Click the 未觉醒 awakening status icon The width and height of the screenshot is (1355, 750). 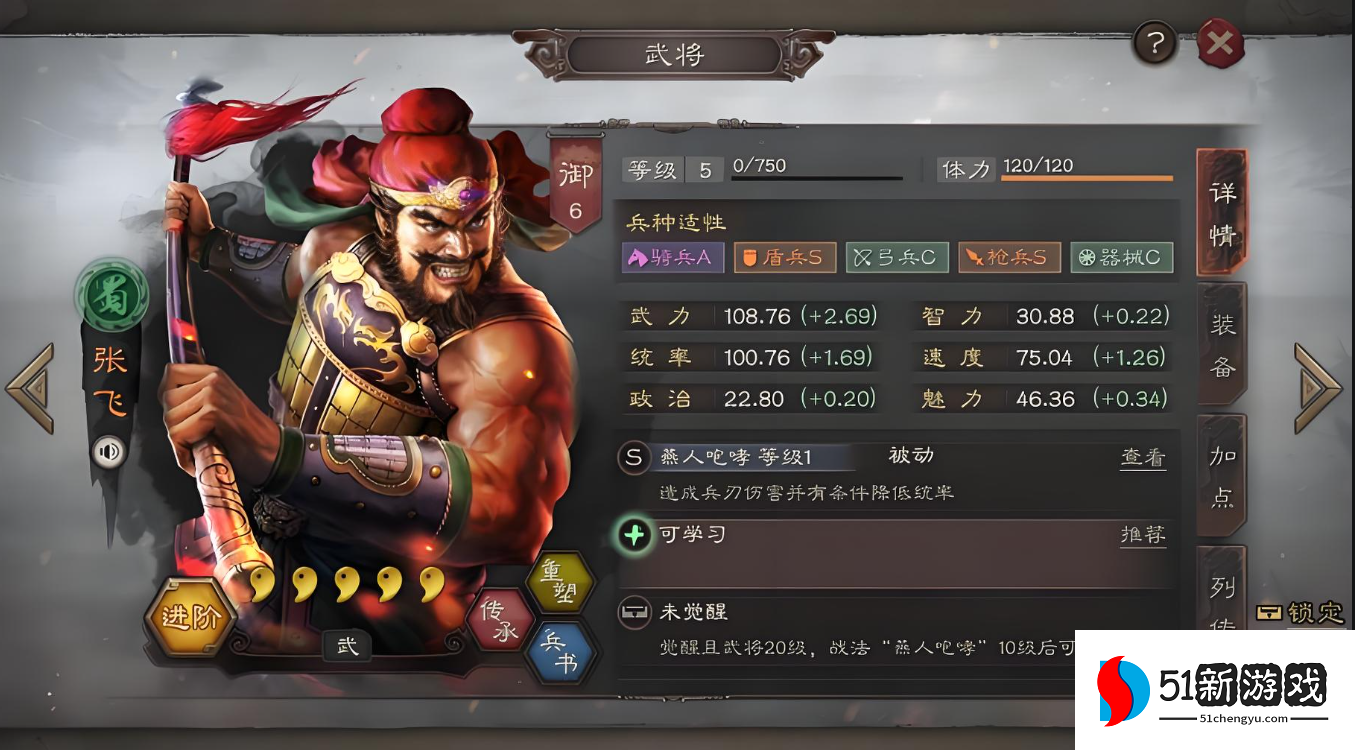pos(634,610)
